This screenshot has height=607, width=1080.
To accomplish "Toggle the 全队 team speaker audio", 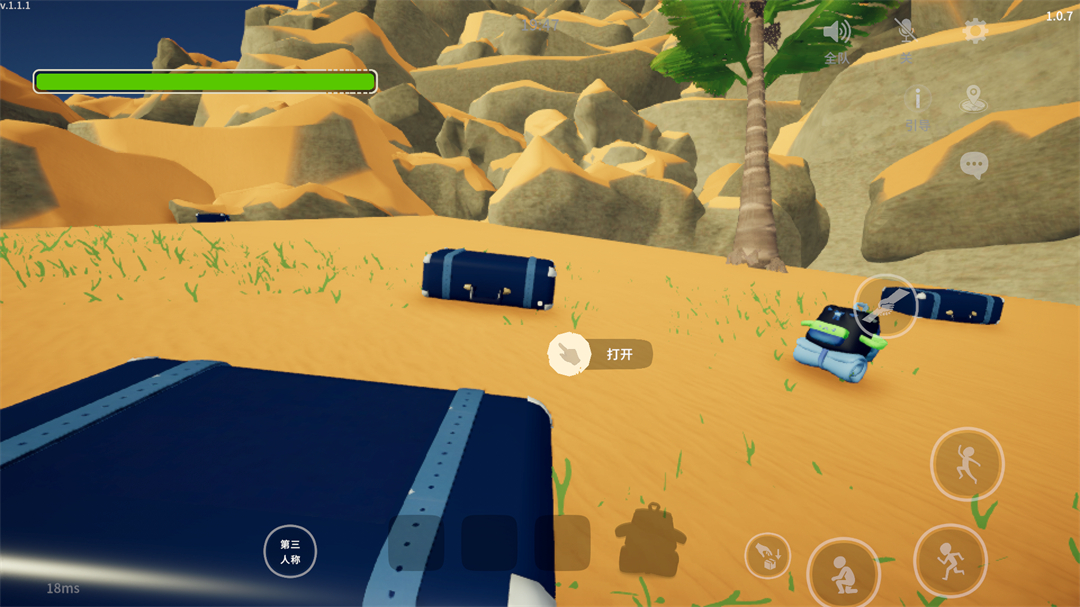I will coord(836,34).
